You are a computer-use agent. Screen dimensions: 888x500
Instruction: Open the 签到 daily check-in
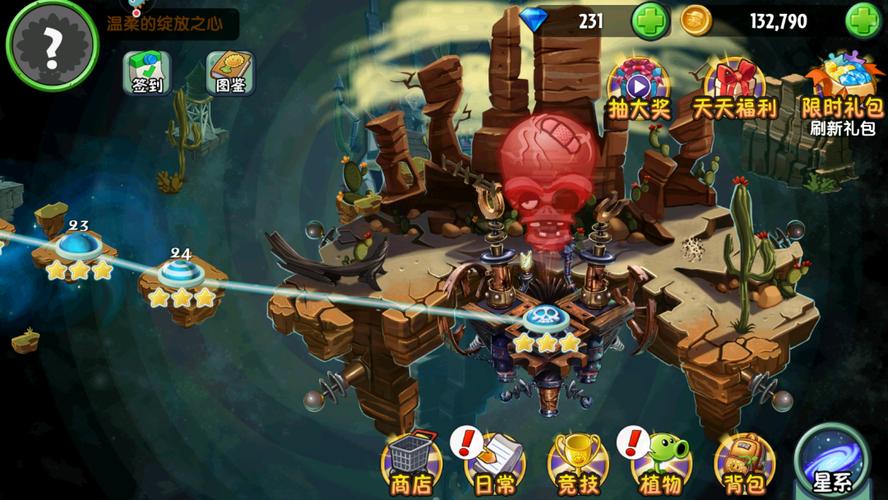[x=147, y=72]
